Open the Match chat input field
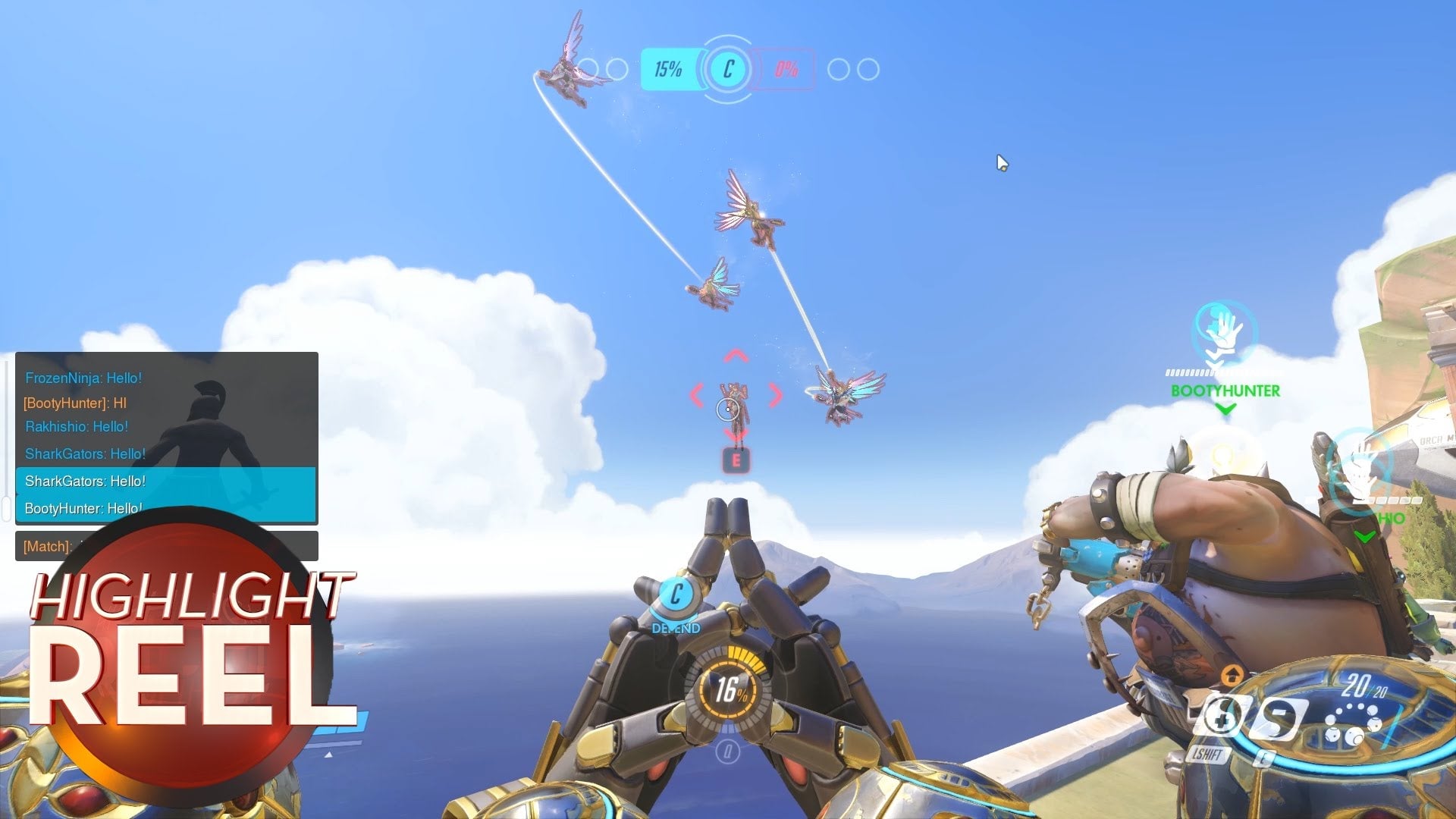The height and width of the screenshot is (819, 1456). click(166, 546)
